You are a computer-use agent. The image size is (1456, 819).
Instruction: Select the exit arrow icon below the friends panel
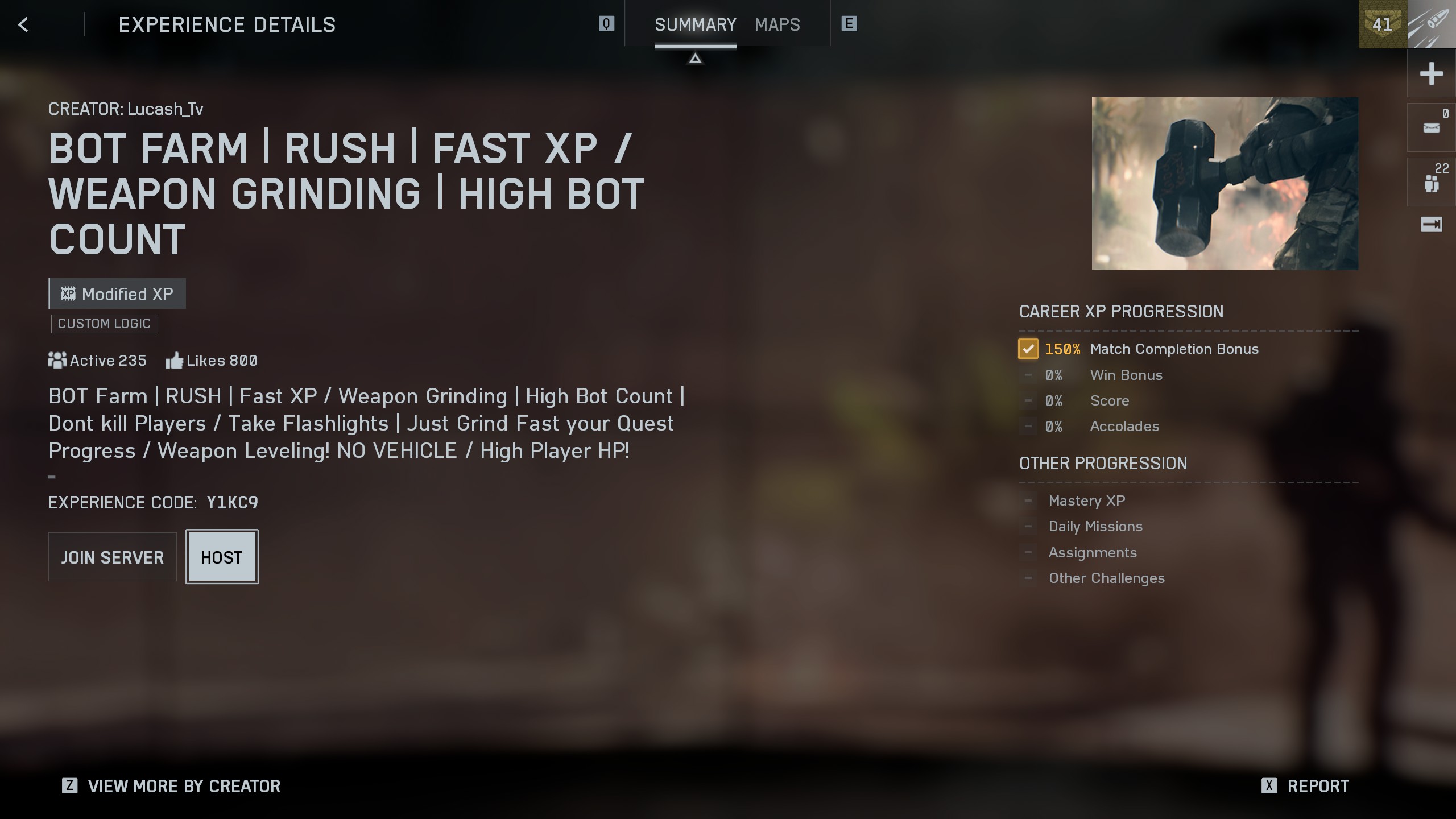point(1431,225)
